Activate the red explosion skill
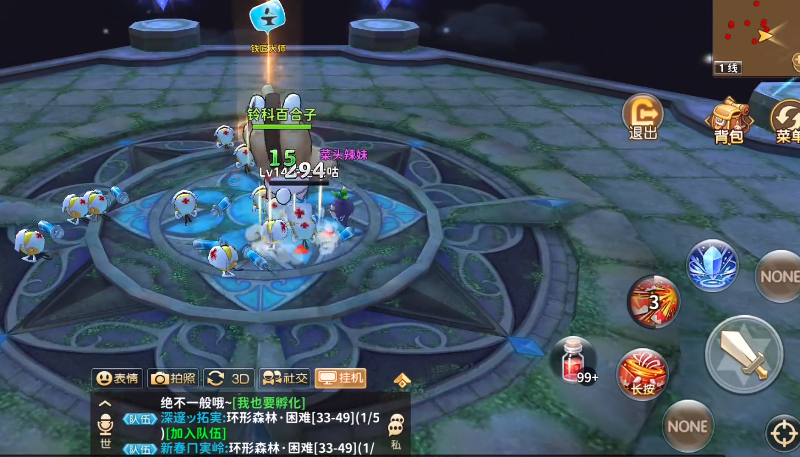 653,300
